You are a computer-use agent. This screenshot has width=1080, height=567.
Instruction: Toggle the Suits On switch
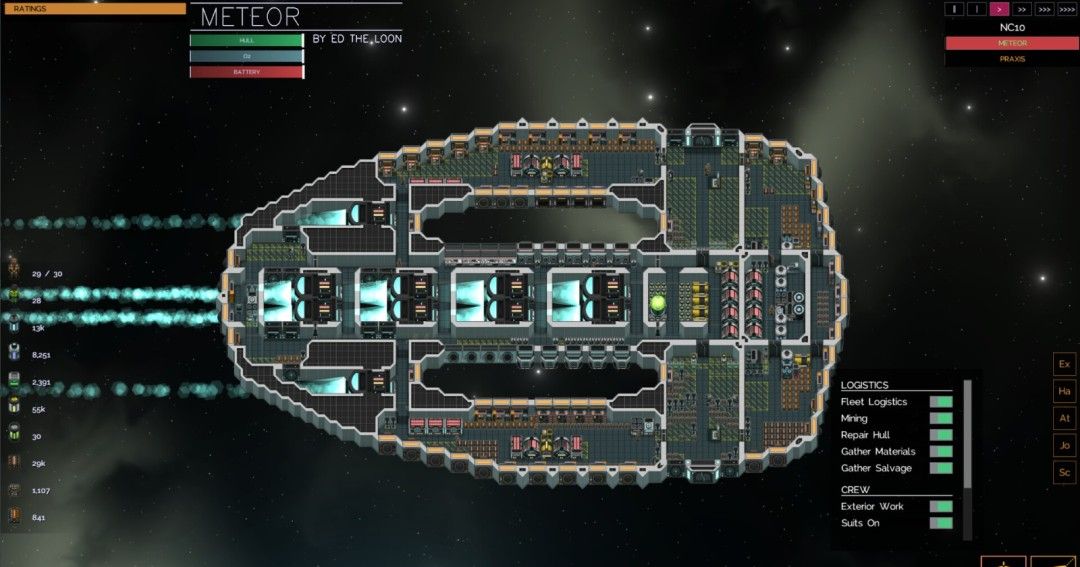940,523
